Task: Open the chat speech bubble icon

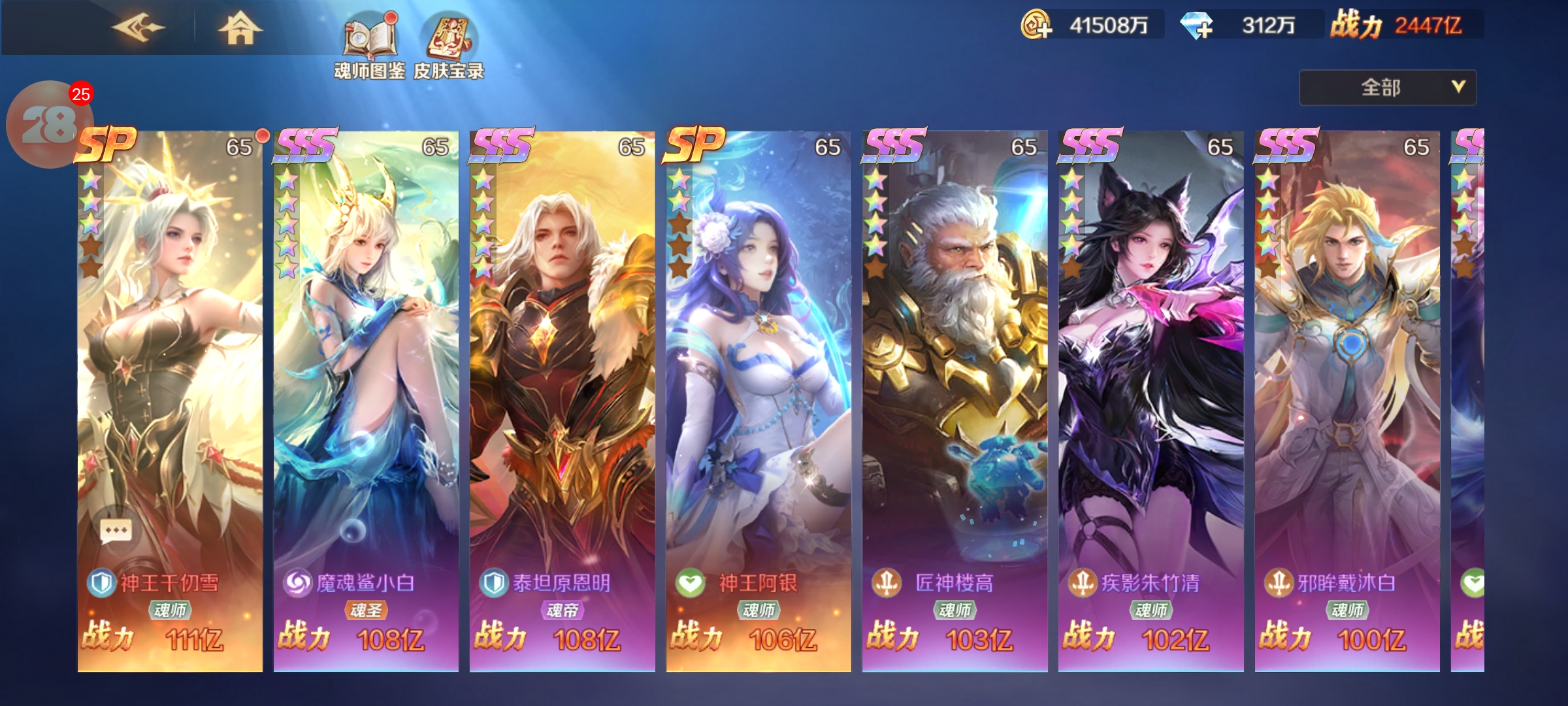Action: [116, 531]
